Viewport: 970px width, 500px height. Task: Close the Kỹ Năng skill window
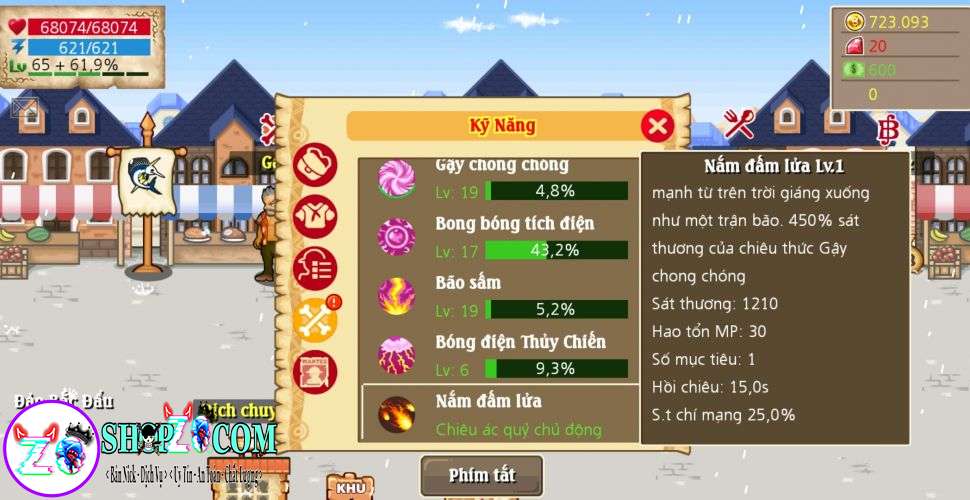(x=657, y=126)
